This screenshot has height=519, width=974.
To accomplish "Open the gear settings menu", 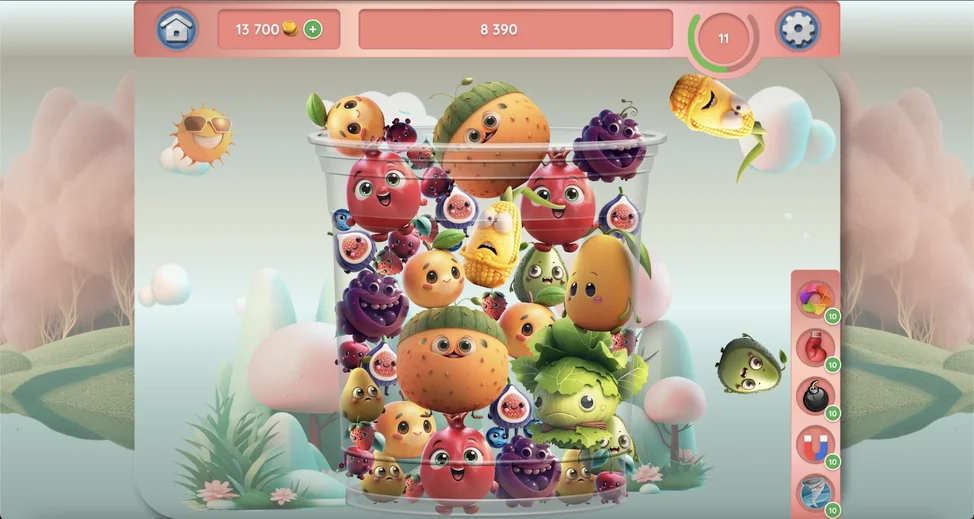I will pyautogui.click(x=797, y=29).
